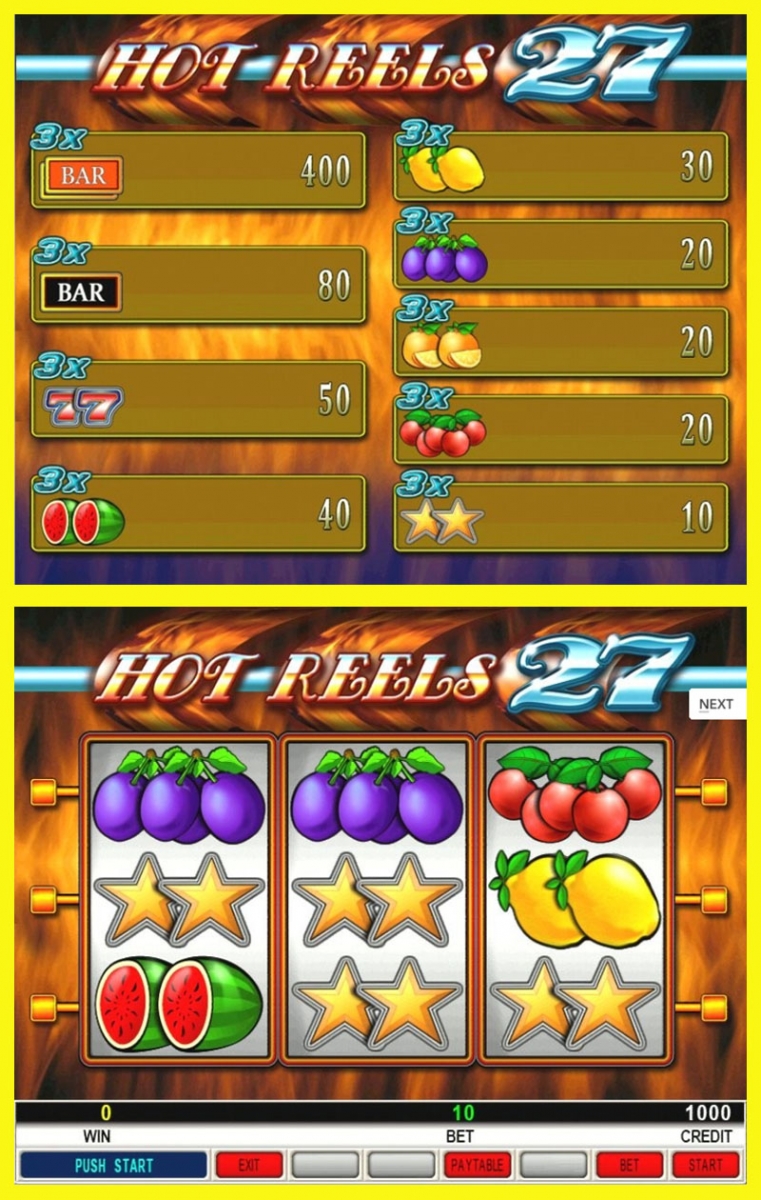761x1200 pixels.
Task: Click the red START button
Action: click(x=705, y=1165)
